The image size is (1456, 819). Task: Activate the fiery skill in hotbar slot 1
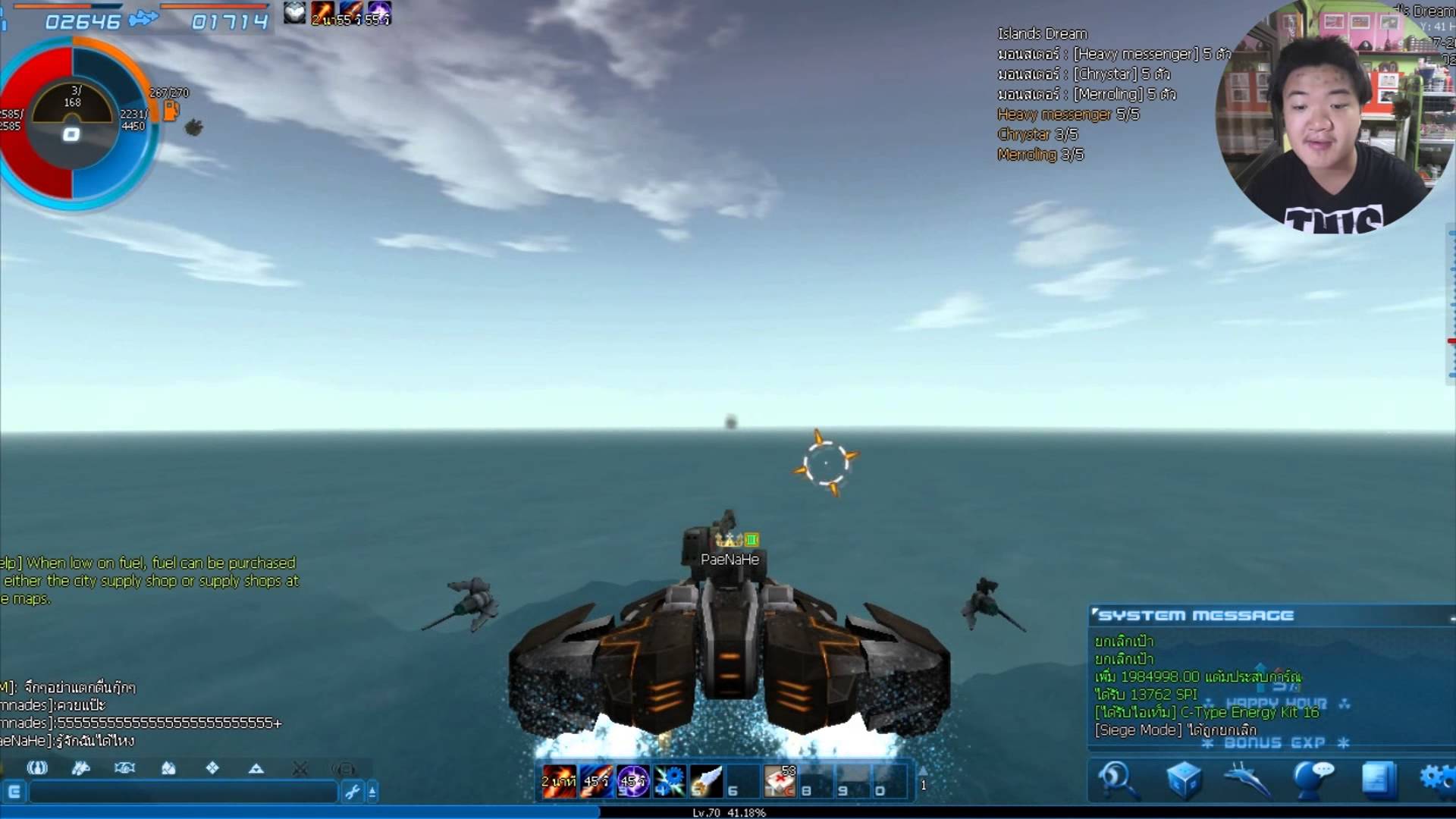click(x=558, y=781)
